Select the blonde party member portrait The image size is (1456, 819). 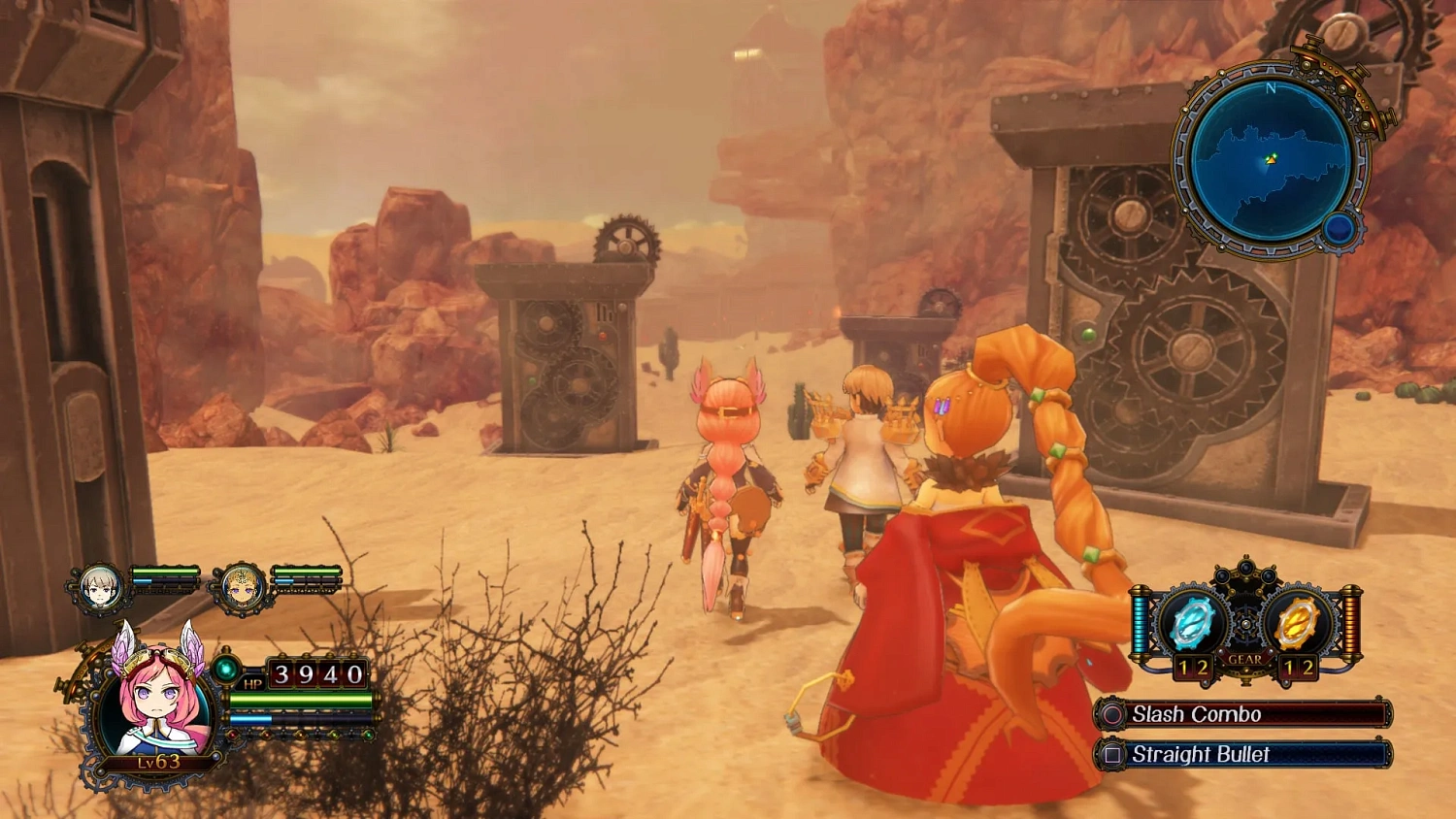[240, 588]
